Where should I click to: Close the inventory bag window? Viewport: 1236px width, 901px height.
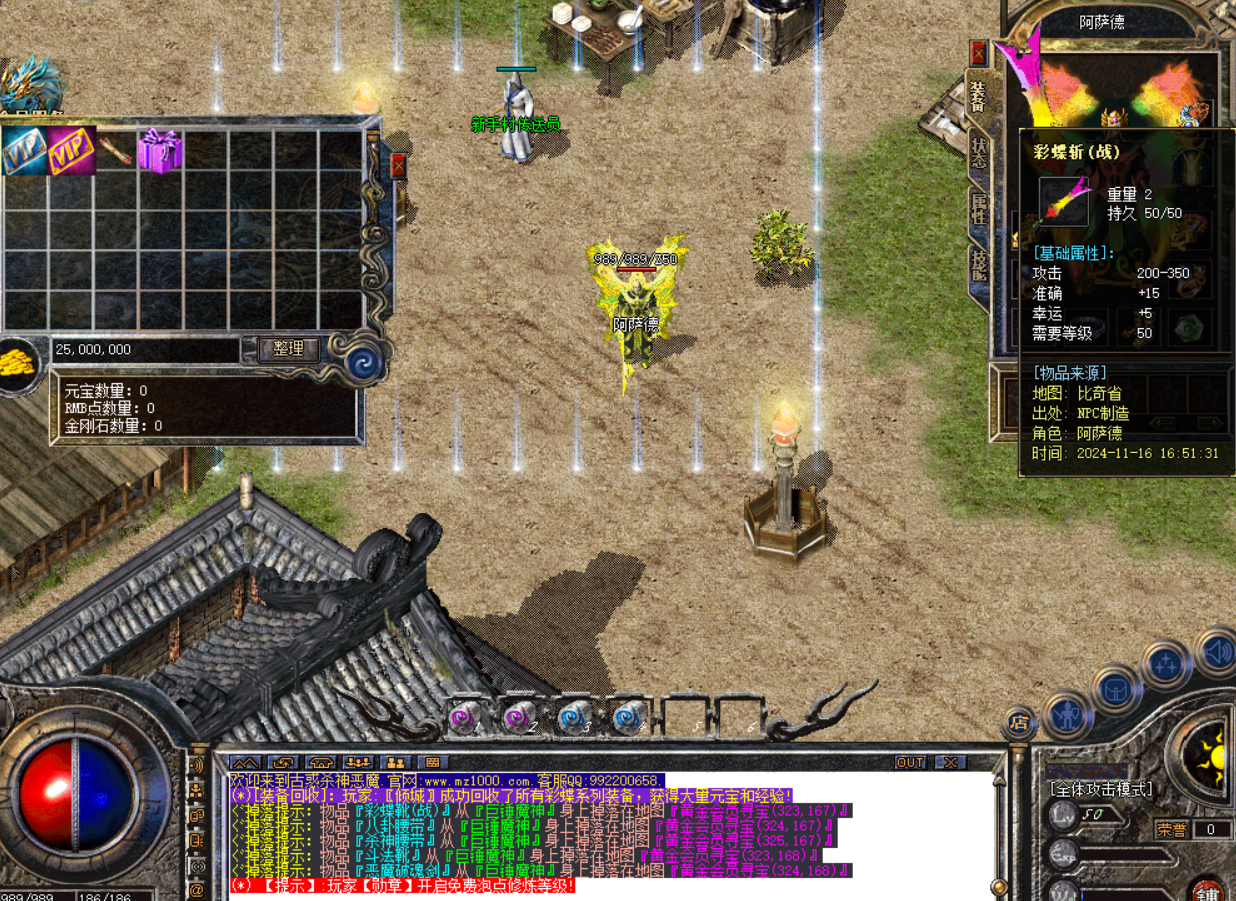pos(398,165)
